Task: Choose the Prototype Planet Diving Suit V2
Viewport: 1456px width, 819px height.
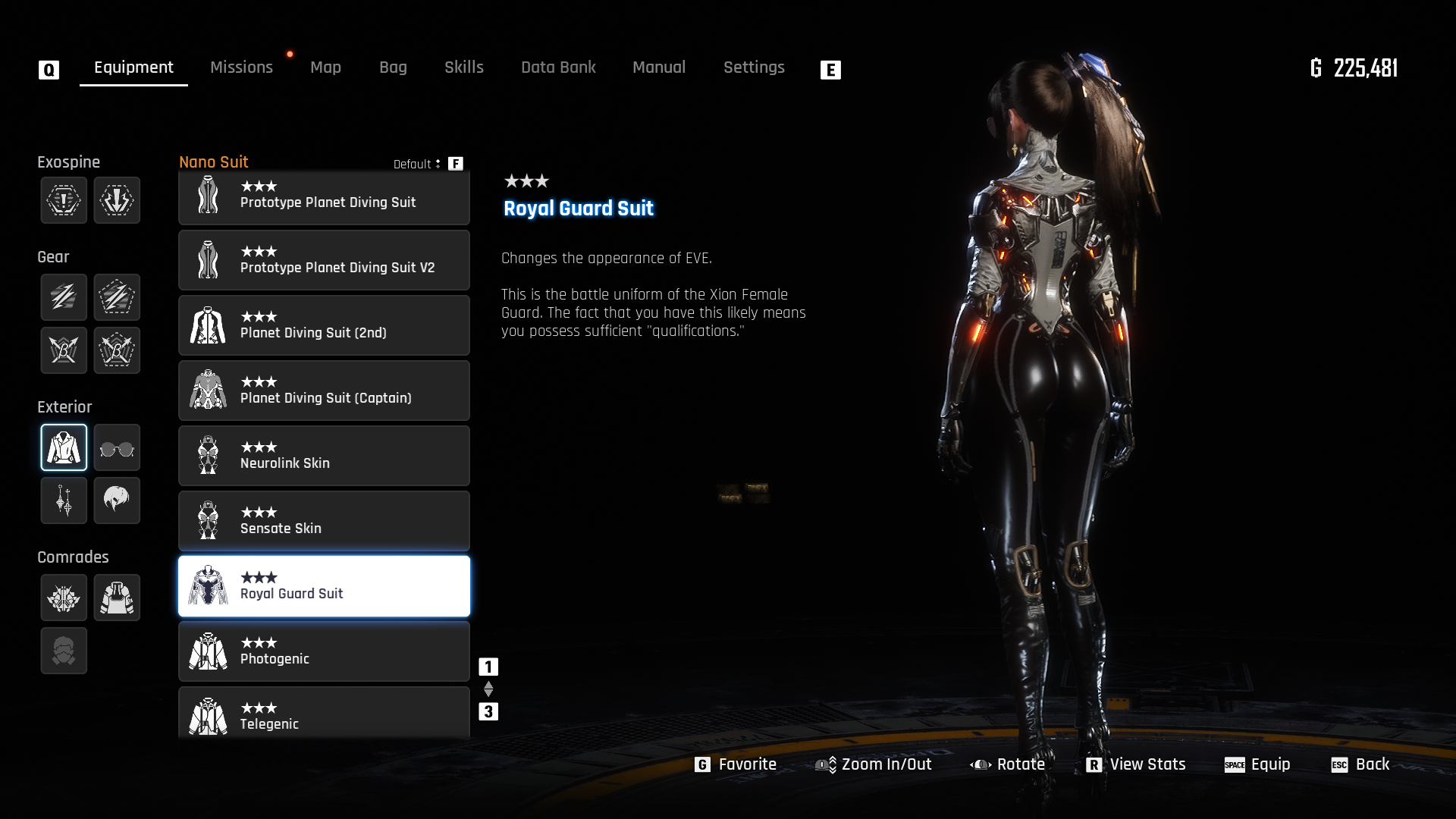Action: click(324, 260)
